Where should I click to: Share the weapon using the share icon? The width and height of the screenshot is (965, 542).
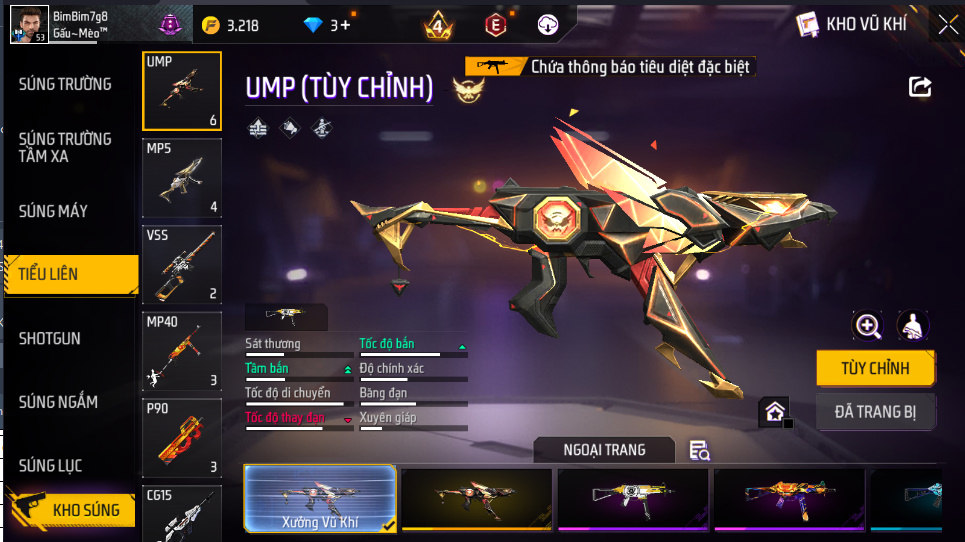[x=920, y=87]
